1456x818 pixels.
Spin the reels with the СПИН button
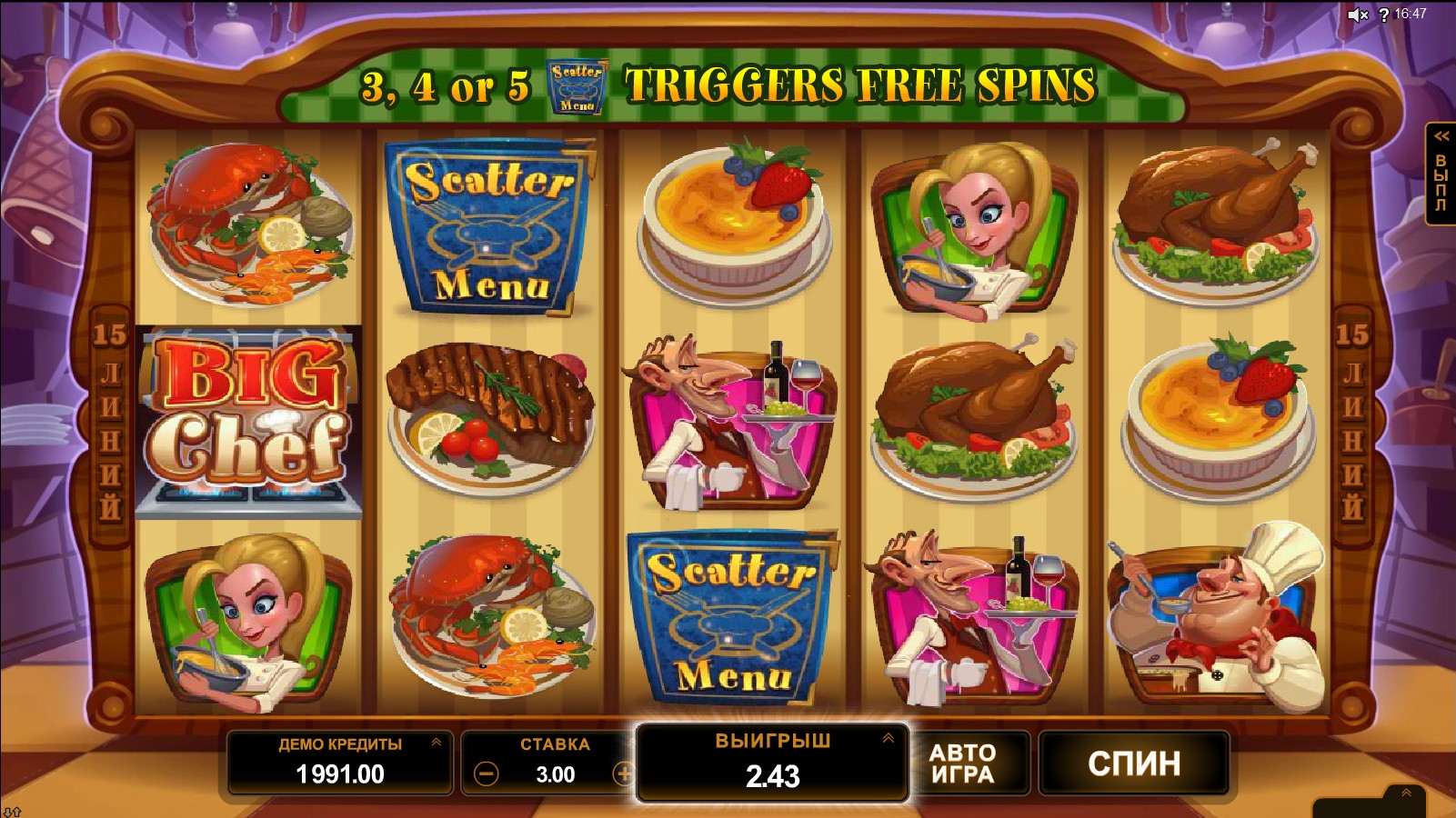click(1133, 763)
